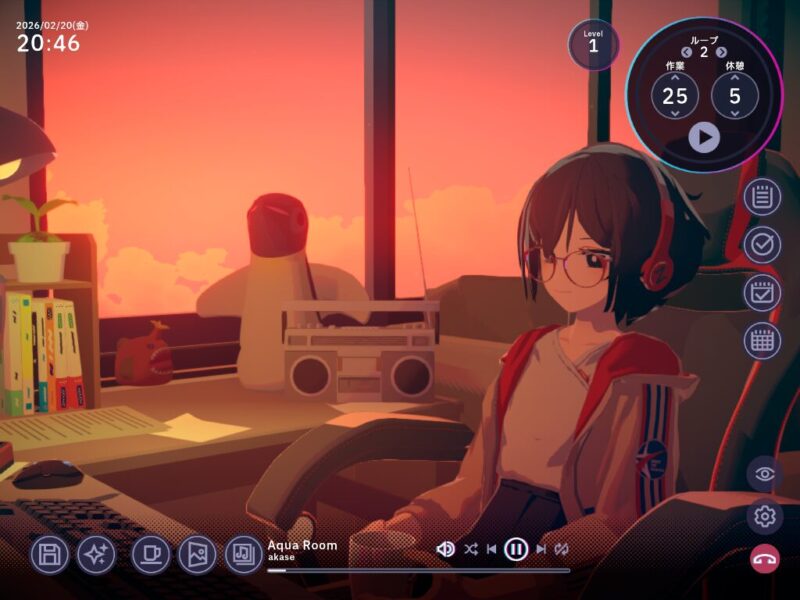Lower the break minutes below 5
Image resolution: width=800 pixels, height=600 pixels.
[x=735, y=115]
